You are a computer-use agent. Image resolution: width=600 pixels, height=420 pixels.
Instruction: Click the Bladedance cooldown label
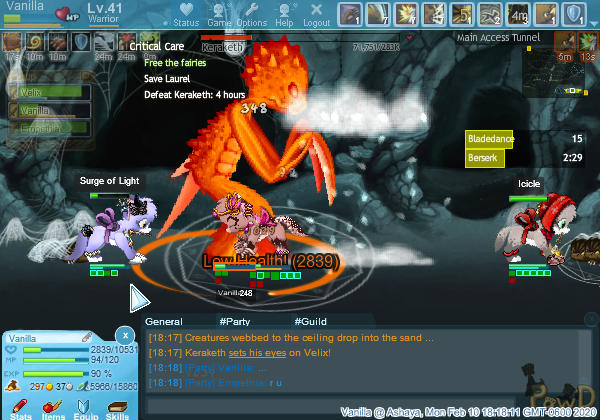pos(486,139)
